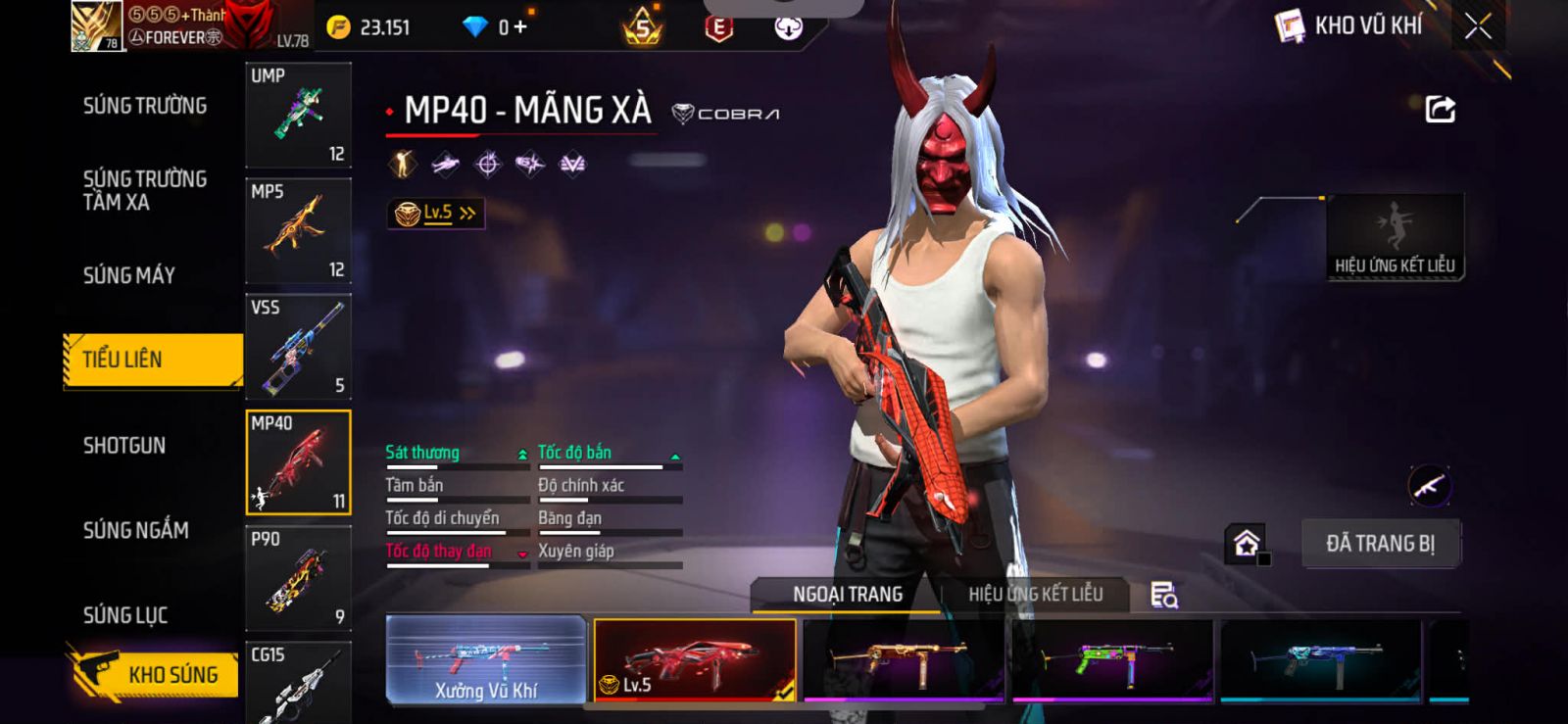Switch to the Hiệu Ứng Kết Liễu tab

coord(1035,595)
